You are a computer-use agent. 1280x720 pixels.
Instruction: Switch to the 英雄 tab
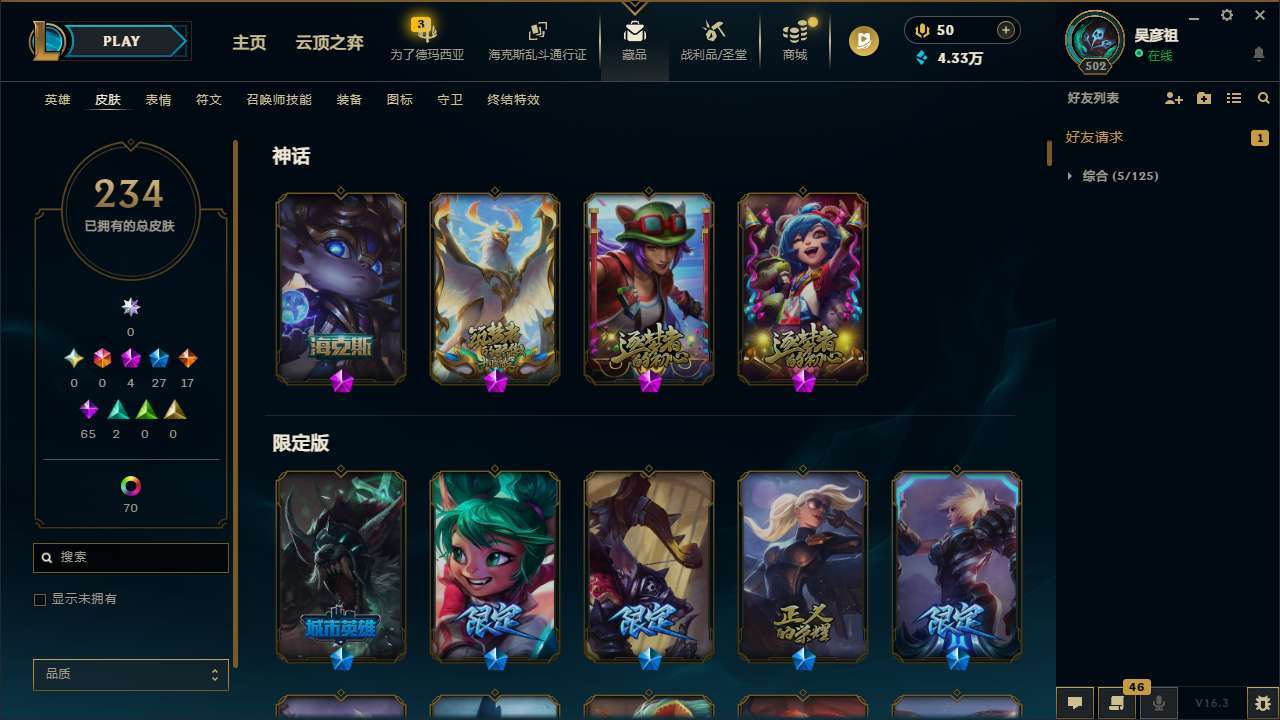pos(57,99)
